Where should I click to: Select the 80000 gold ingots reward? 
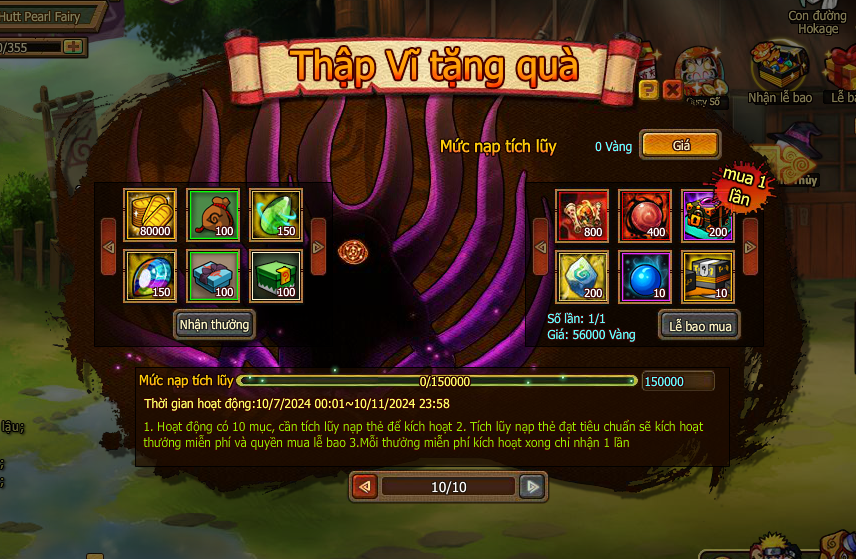coord(150,214)
